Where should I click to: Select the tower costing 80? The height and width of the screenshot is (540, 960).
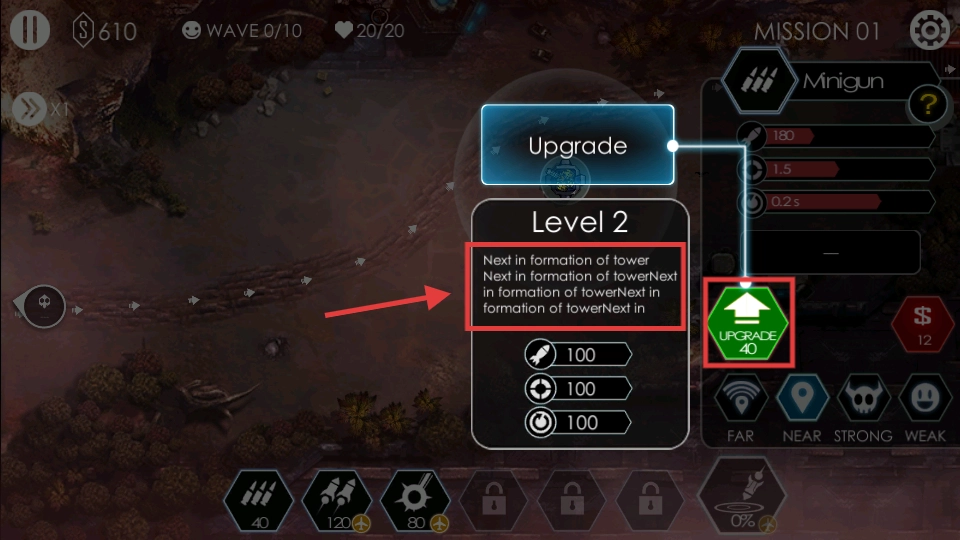pyautogui.click(x=415, y=499)
